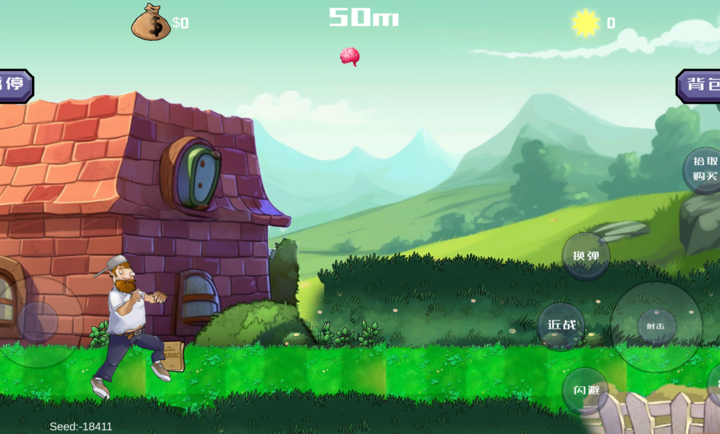Image resolution: width=720 pixels, height=434 pixels.
Task: Tap the virtual movement joystick
Action: coord(39,321)
